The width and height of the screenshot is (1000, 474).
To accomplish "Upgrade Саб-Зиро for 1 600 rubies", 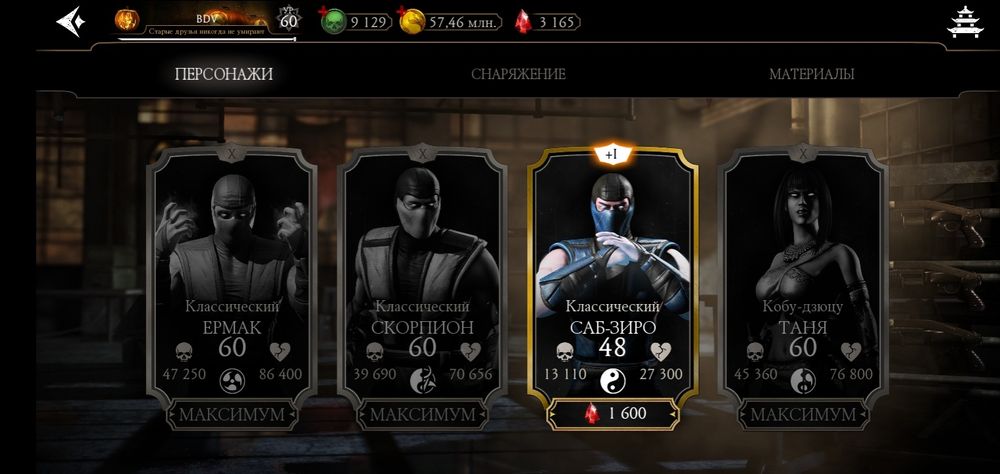I will coord(613,414).
